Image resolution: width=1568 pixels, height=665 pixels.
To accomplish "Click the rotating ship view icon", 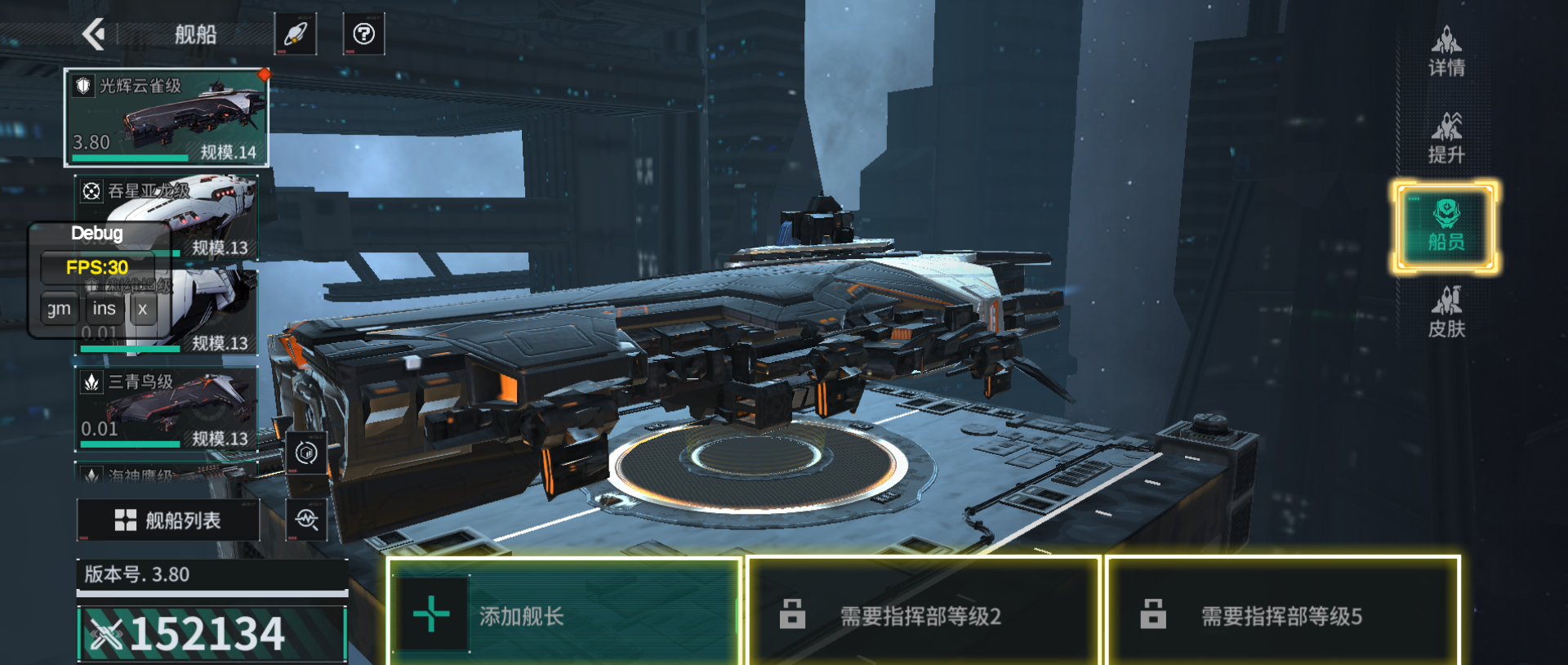I will pyautogui.click(x=306, y=453).
